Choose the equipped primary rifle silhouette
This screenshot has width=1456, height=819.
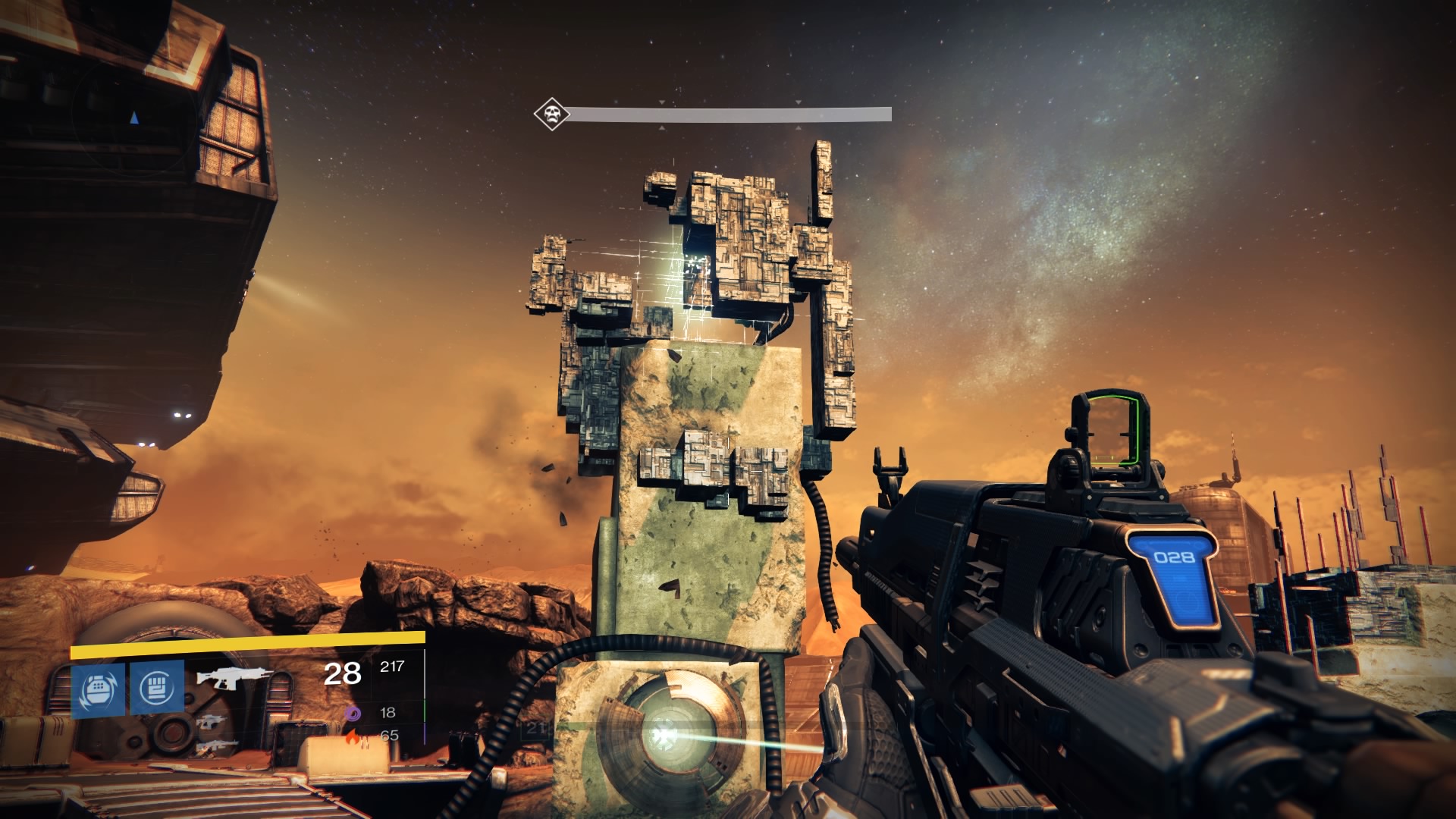pyautogui.click(x=224, y=676)
